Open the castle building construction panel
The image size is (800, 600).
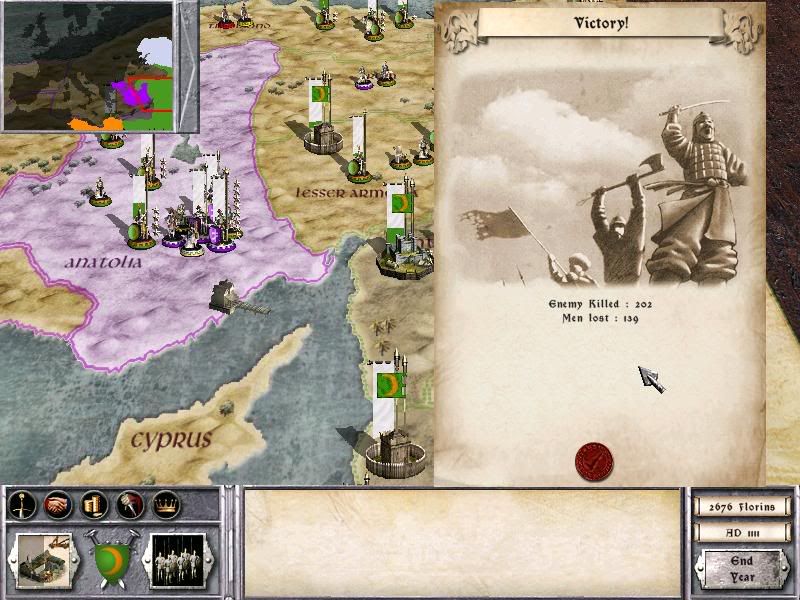coord(42,559)
